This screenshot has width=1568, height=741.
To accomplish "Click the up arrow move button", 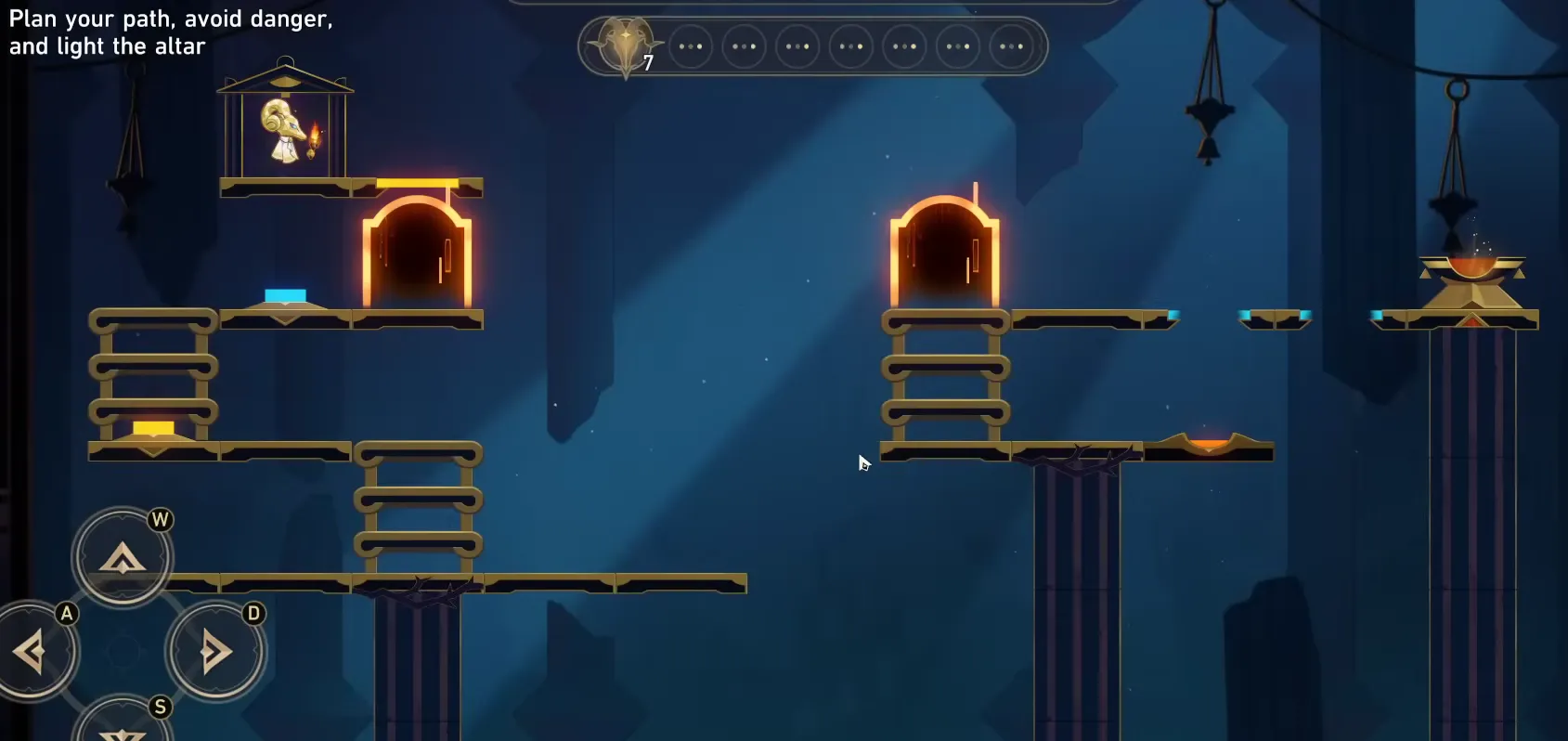I will point(123,557).
